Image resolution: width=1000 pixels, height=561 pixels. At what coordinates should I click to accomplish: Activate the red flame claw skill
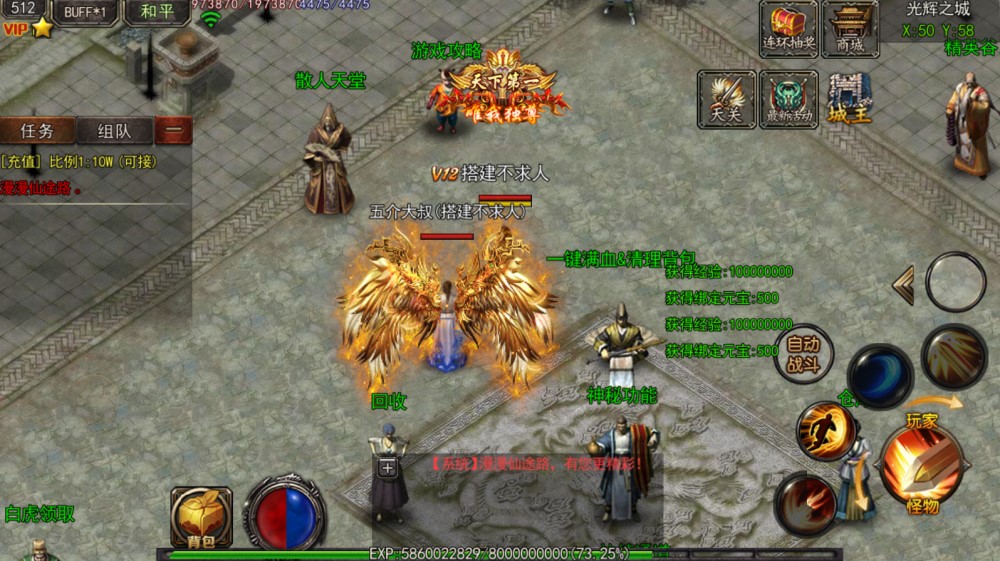point(805,502)
